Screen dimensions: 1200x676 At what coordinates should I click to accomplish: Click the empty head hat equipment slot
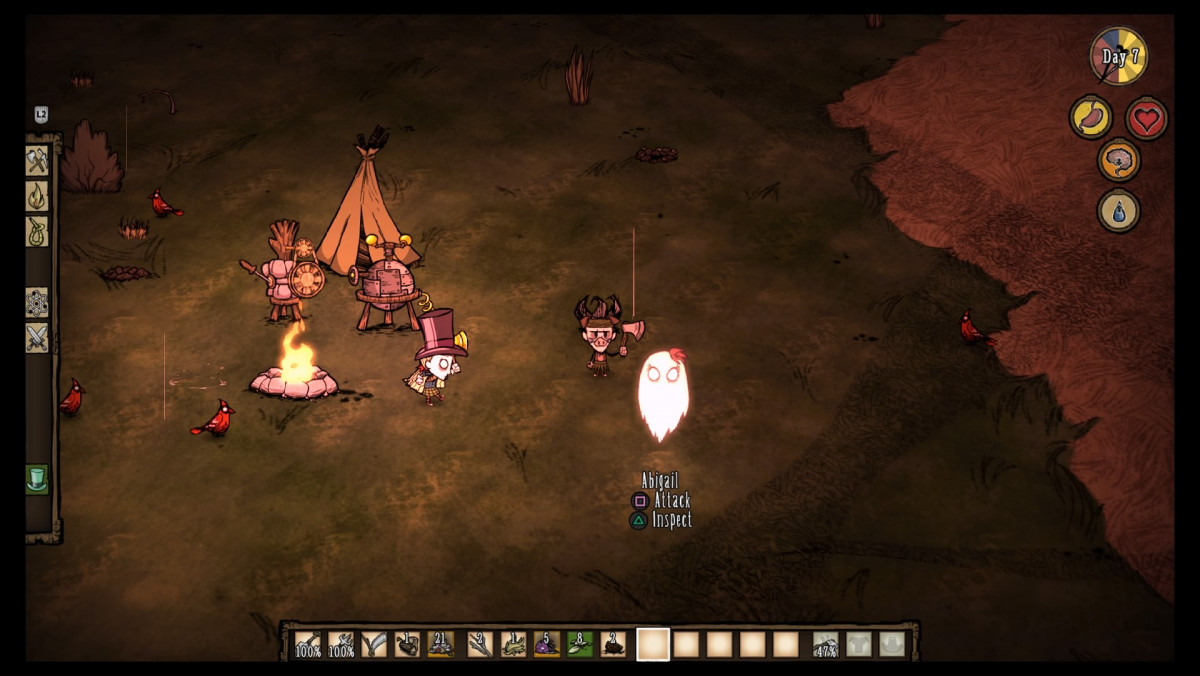(892, 644)
